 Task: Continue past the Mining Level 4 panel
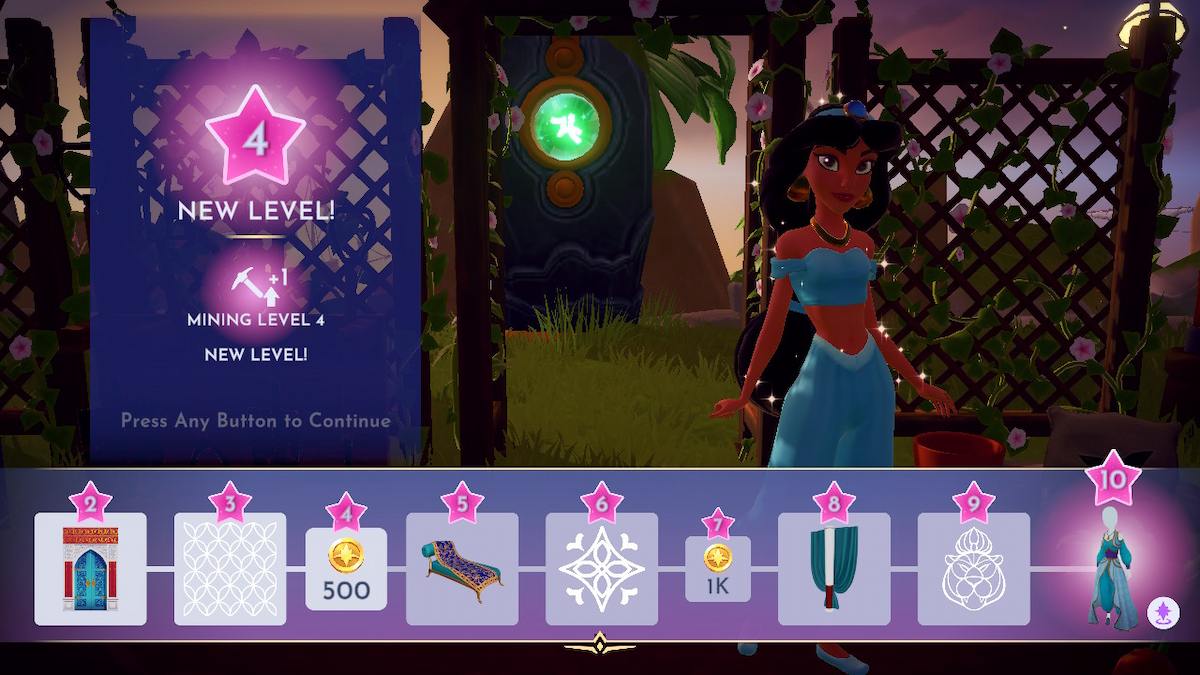pos(256,420)
